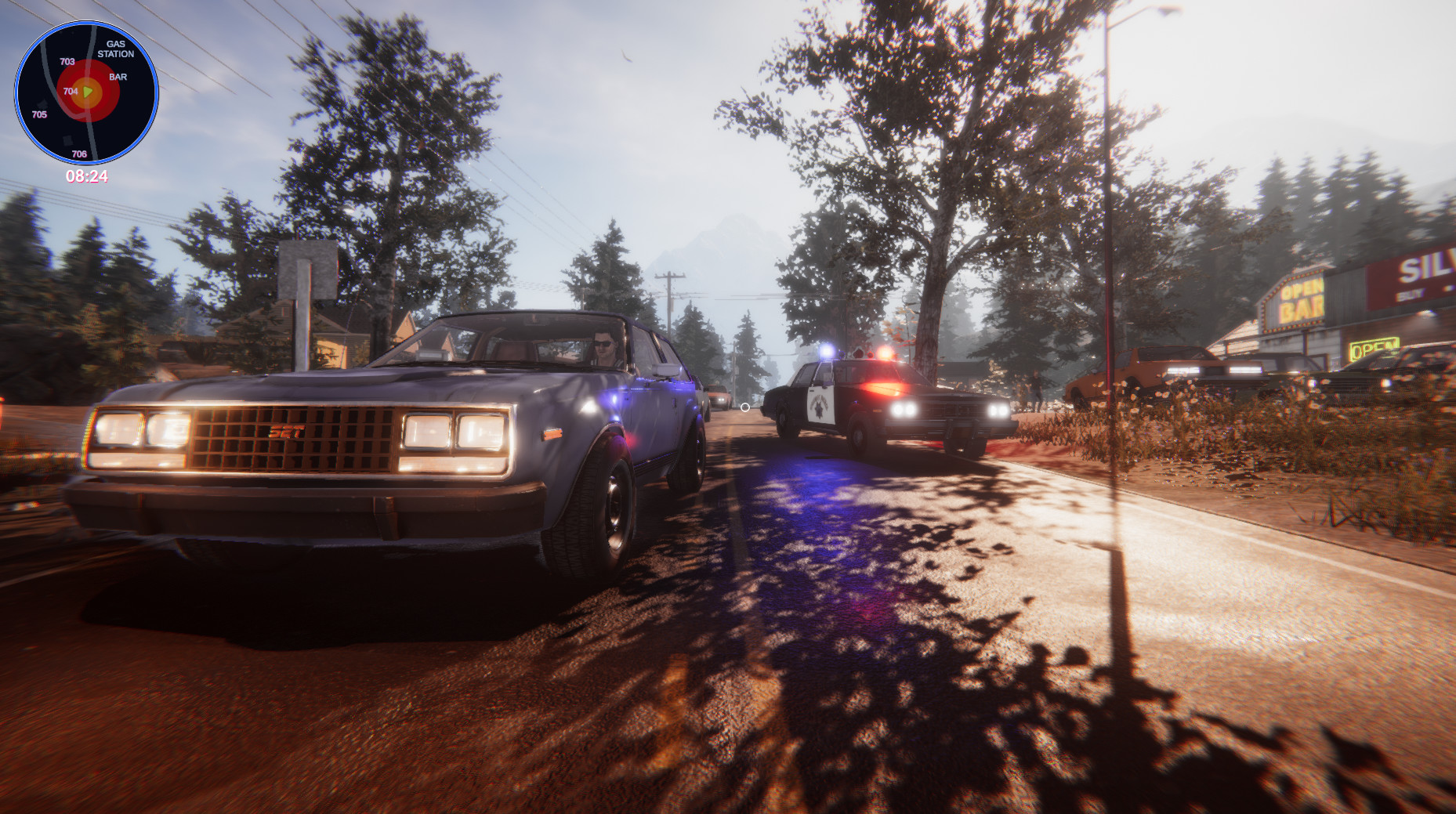
Task: Select the GAS STATION label on minimap
Action: tap(116, 49)
